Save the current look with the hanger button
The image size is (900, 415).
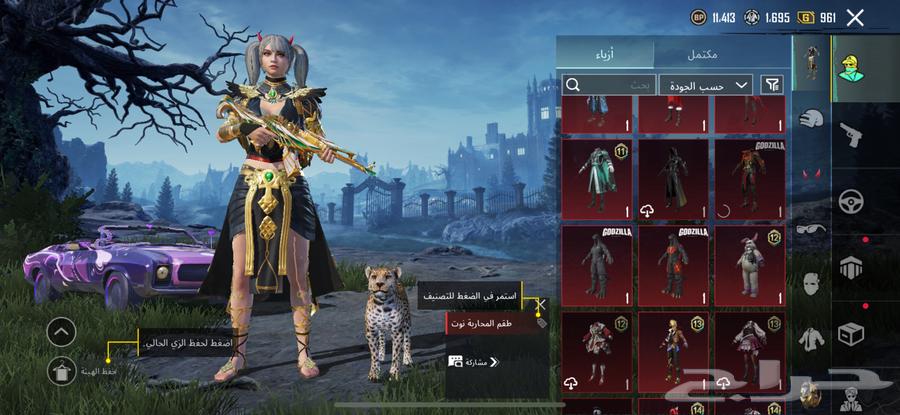tap(61, 370)
